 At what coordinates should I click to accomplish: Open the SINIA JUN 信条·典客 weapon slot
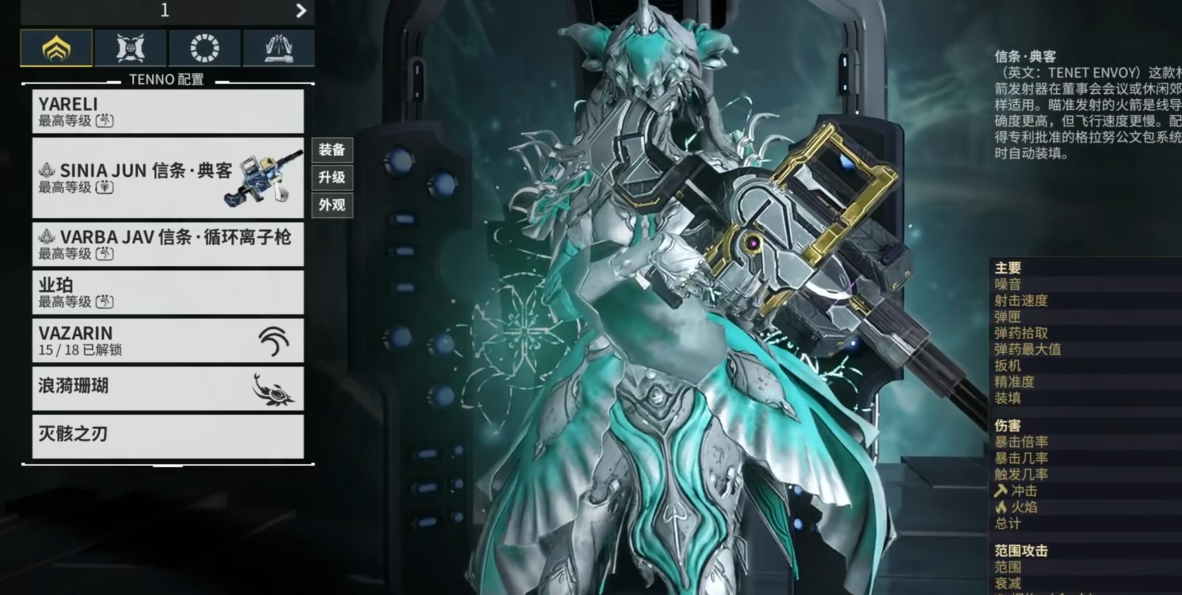(167, 178)
